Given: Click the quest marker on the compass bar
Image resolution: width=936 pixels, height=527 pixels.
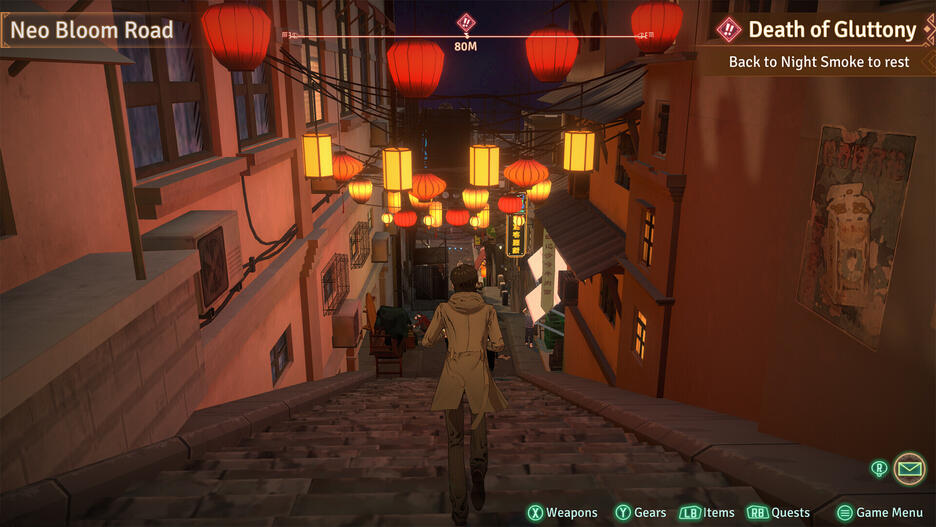Looking at the screenshot, I should [466, 22].
